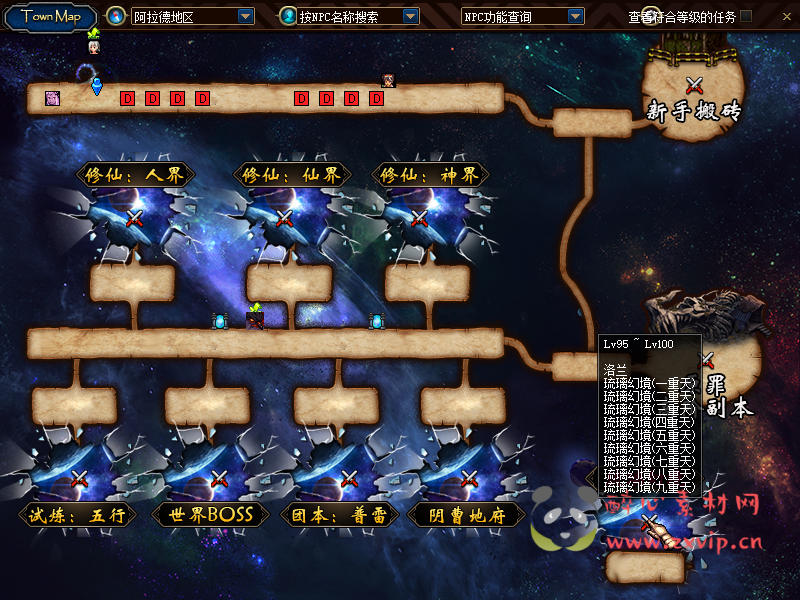The image size is (800, 600).
Task: Choose the 修仙：人界 dungeon marker
Action: tap(135, 218)
